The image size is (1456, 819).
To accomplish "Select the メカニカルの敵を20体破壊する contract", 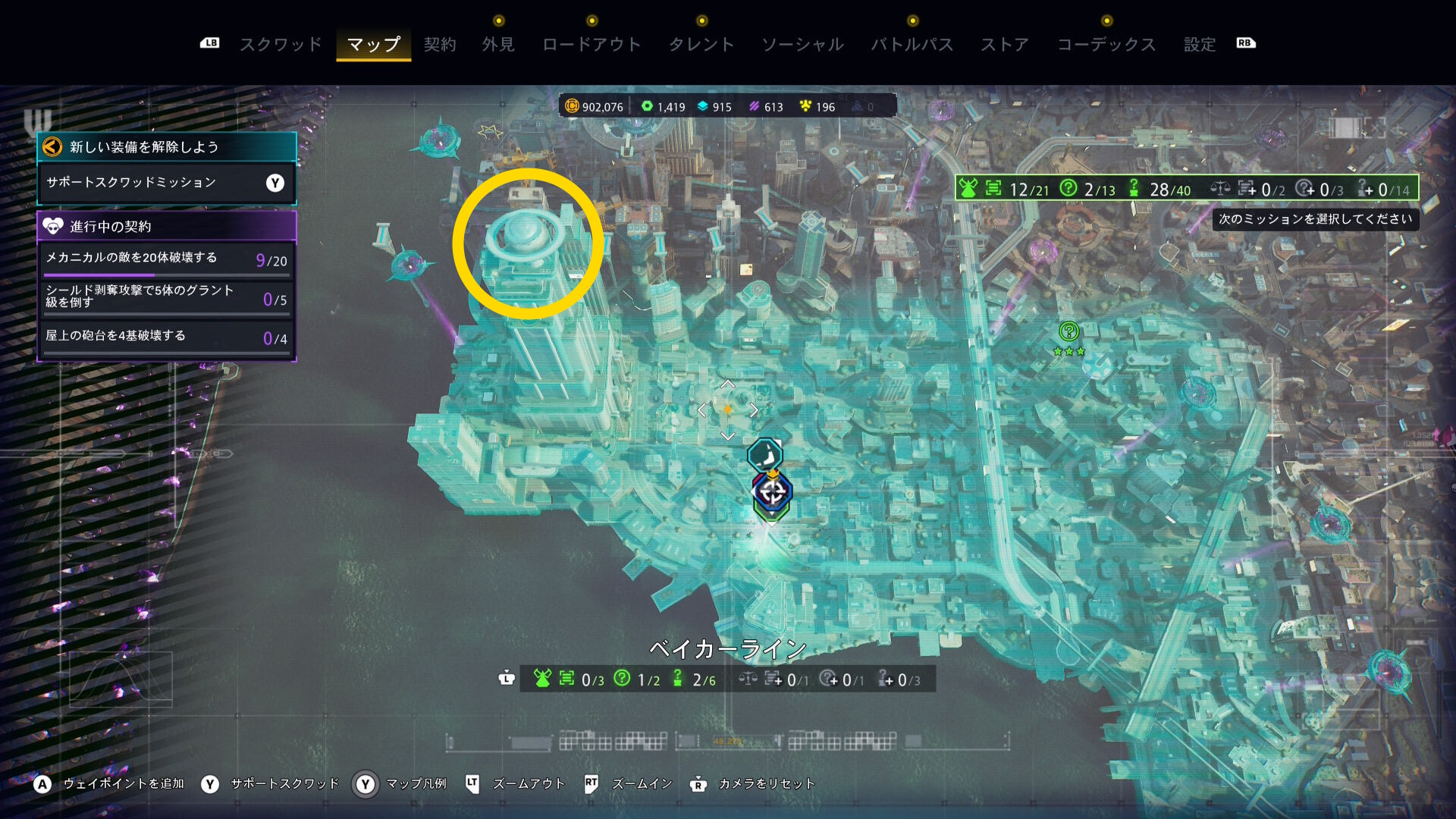I will (x=166, y=259).
